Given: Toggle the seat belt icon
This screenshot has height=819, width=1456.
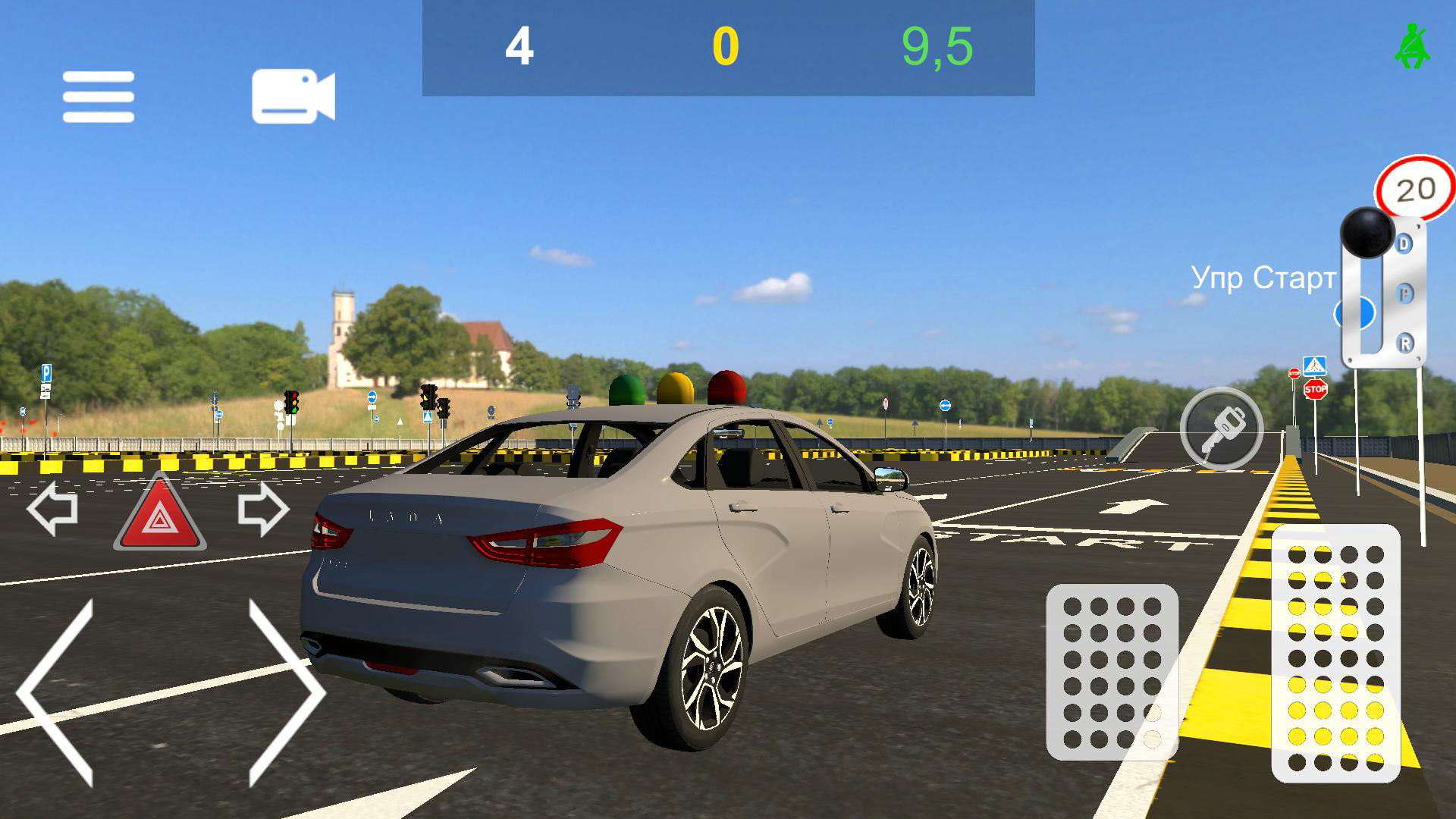Looking at the screenshot, I should (1411, 47).
